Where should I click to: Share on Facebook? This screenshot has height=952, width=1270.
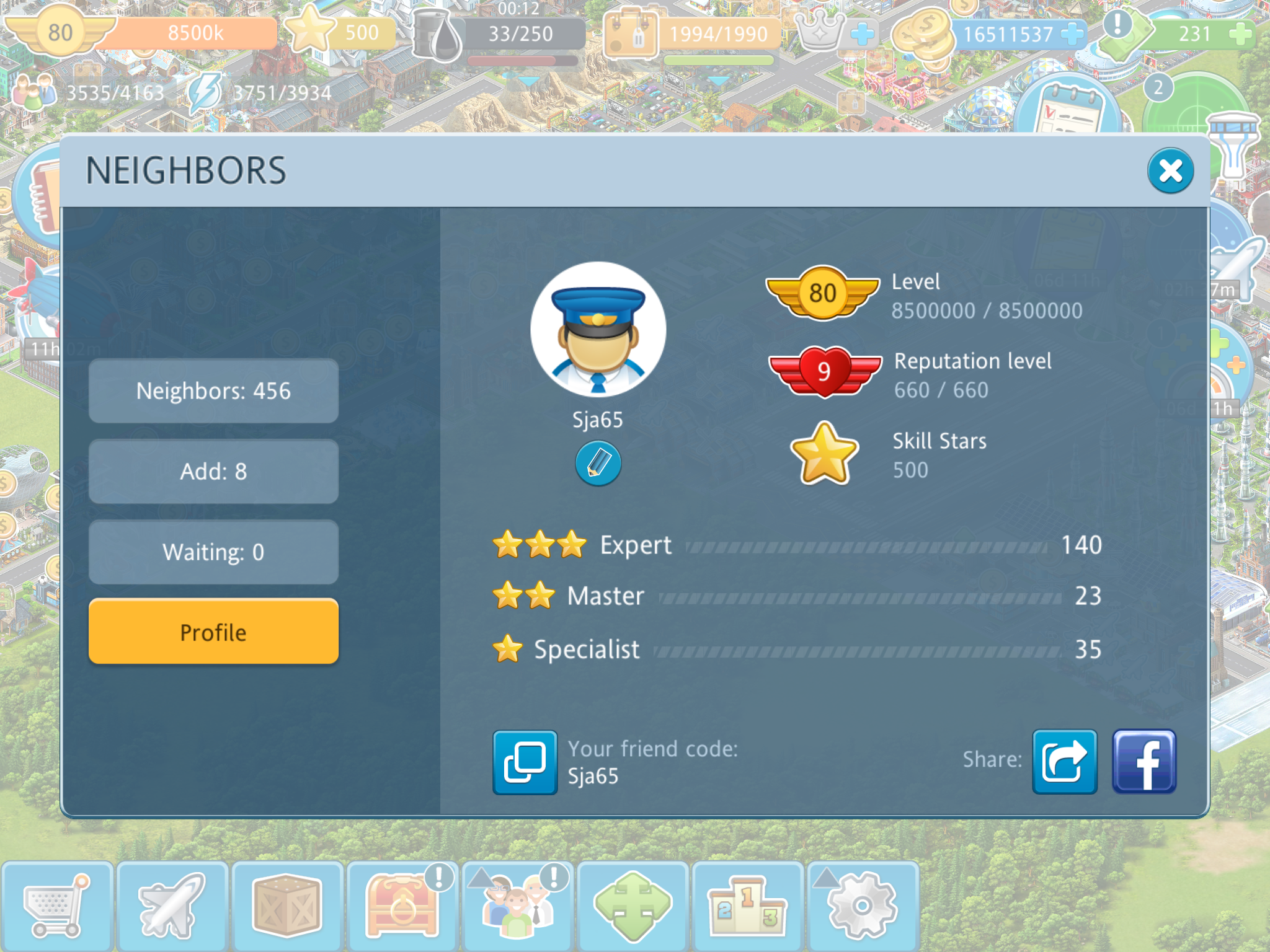pos(1143,762)
